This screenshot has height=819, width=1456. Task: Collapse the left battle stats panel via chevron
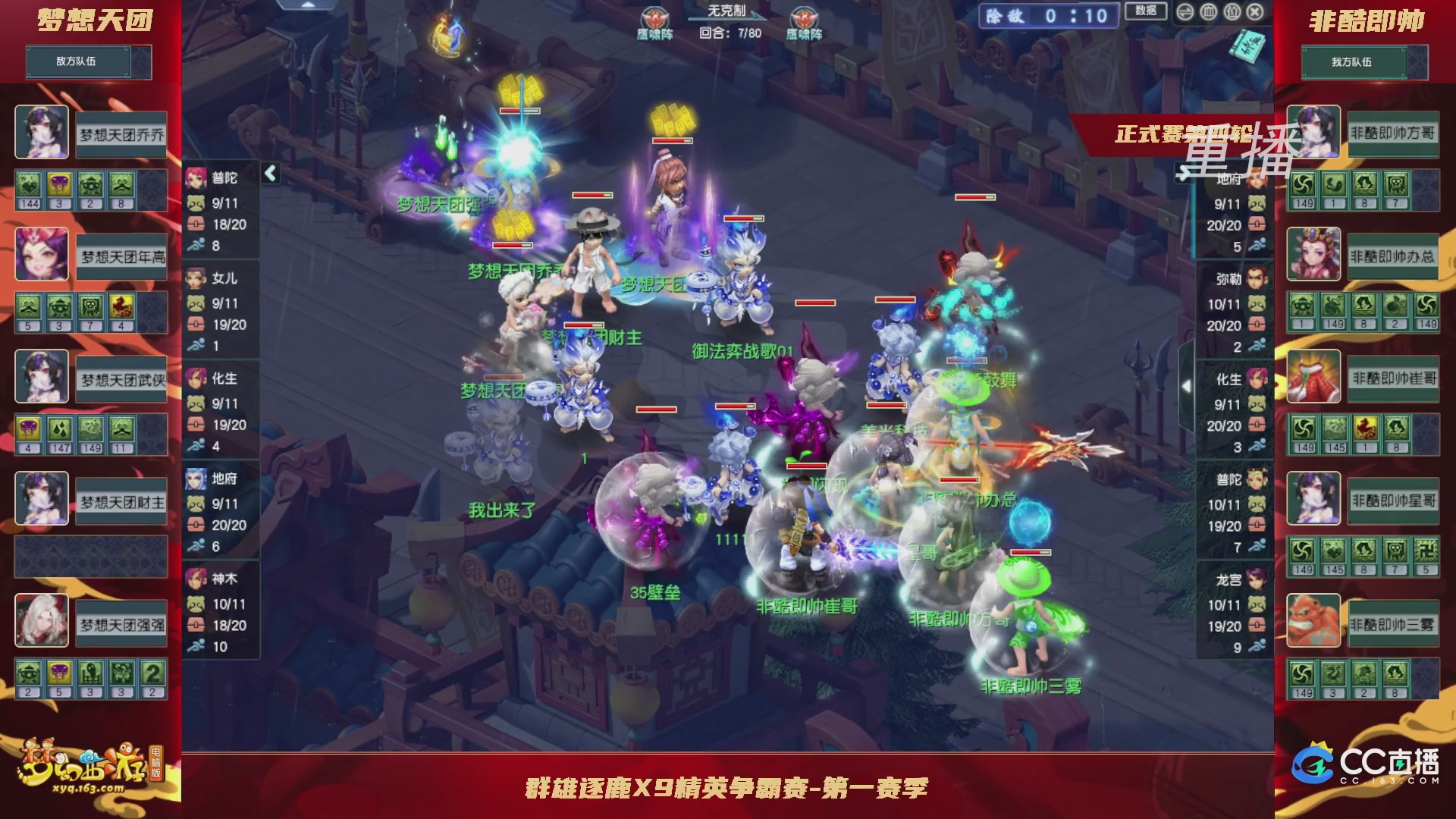(269, 173)
